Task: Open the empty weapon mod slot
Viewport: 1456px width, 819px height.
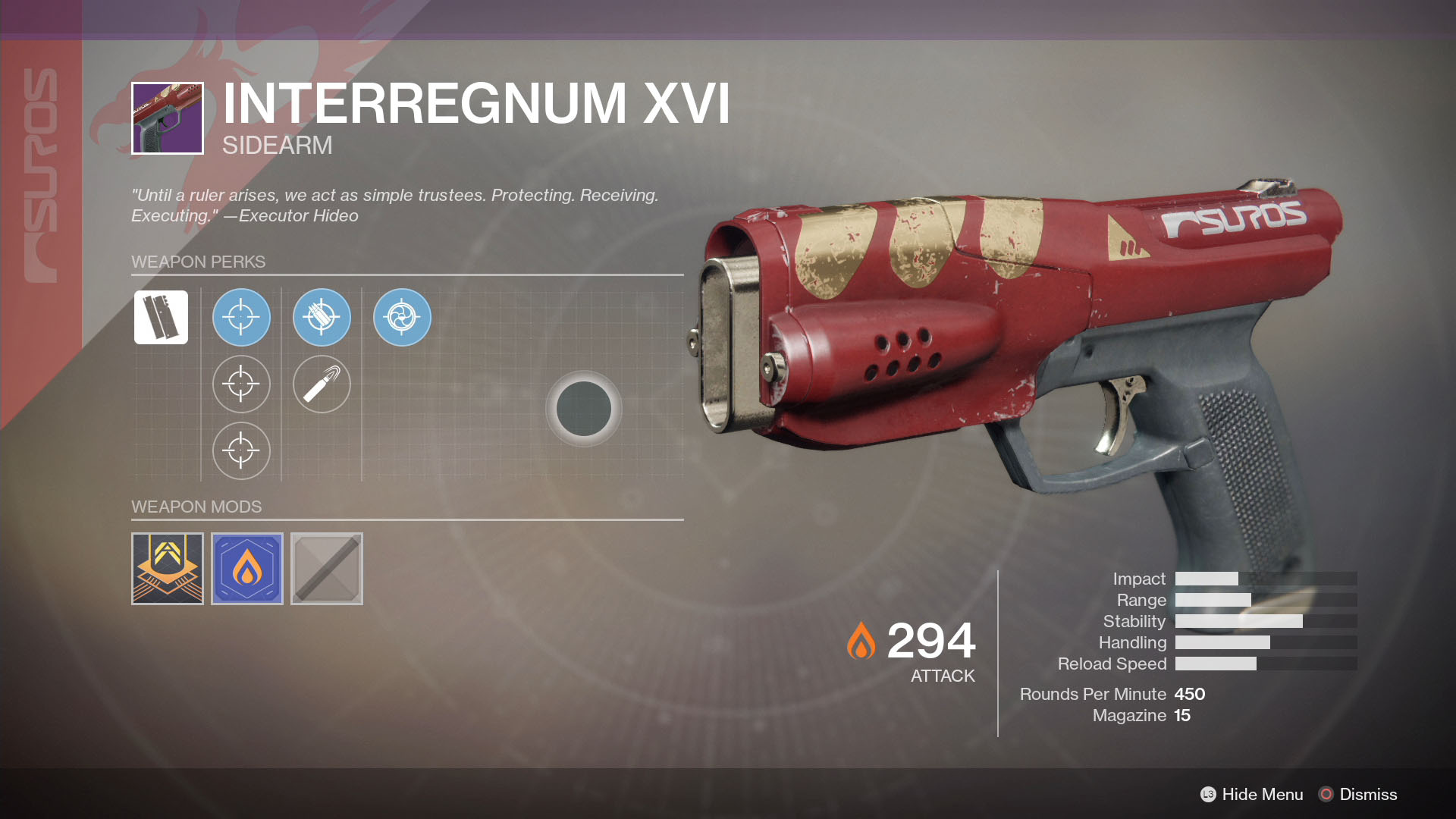Action: (x=326, y=568)
